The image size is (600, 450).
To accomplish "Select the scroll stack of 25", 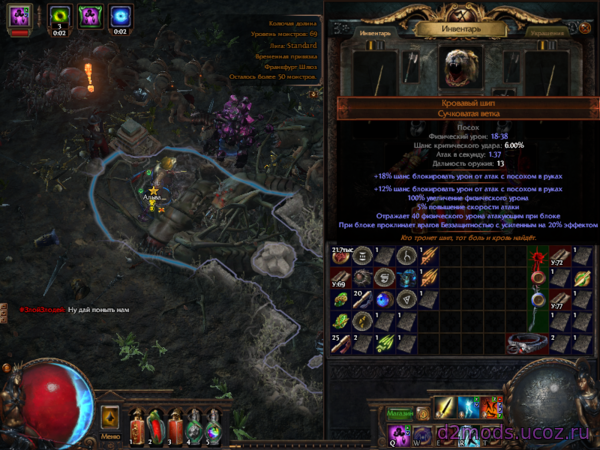I will click(x=342, y=343).
